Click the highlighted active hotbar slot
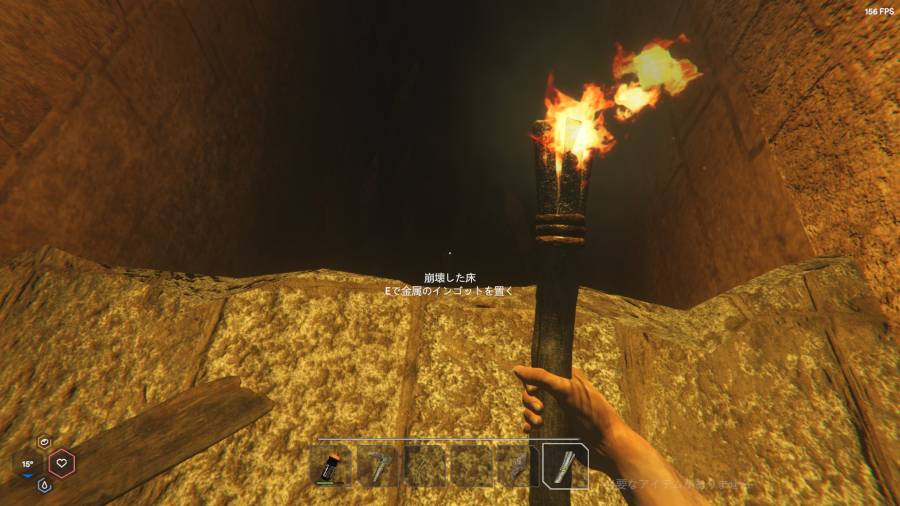Viewport: 900px width, 506px height. (565, 467)
